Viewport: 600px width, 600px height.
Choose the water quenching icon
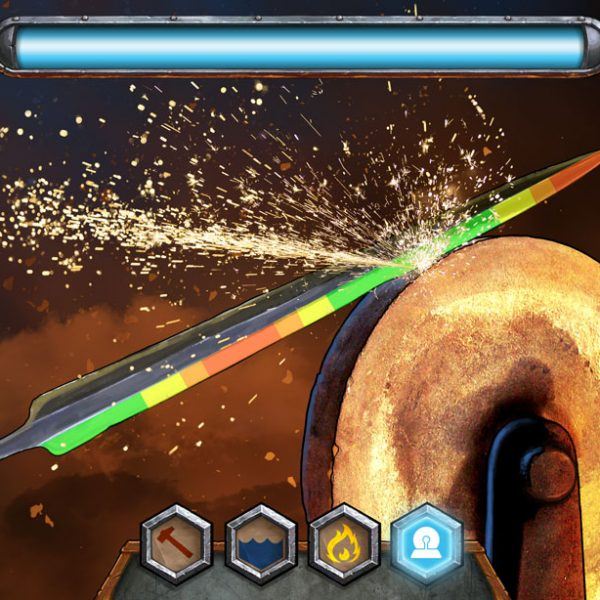tap(260, 544)
